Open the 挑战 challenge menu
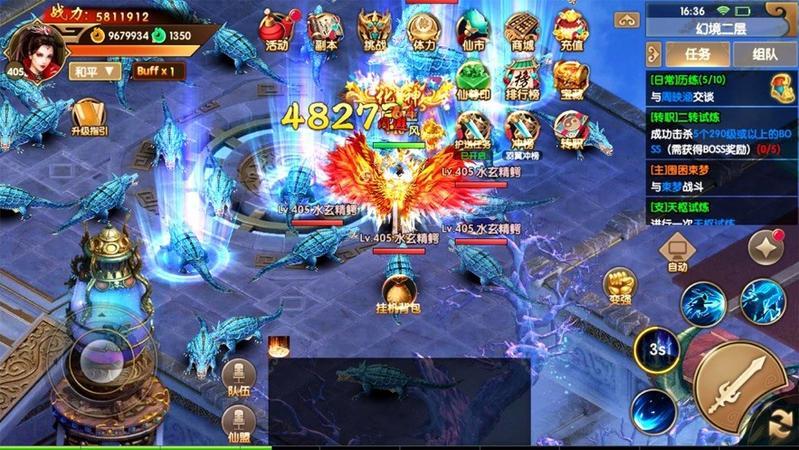The height and width of the screenshot is (450, 799). tap(375, 30)
